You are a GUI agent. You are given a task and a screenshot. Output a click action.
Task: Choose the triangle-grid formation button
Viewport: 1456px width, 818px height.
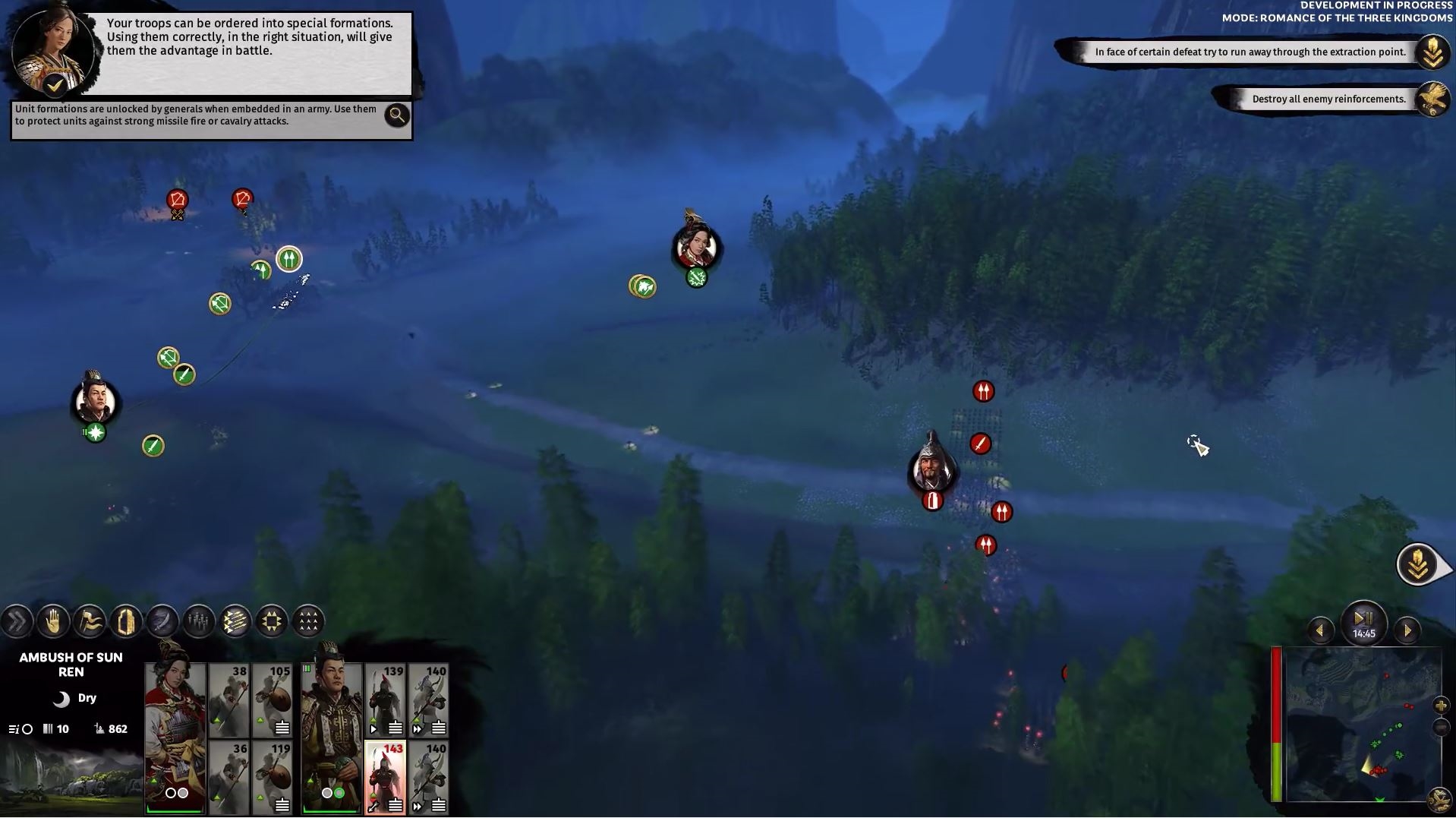coord(307,621)
